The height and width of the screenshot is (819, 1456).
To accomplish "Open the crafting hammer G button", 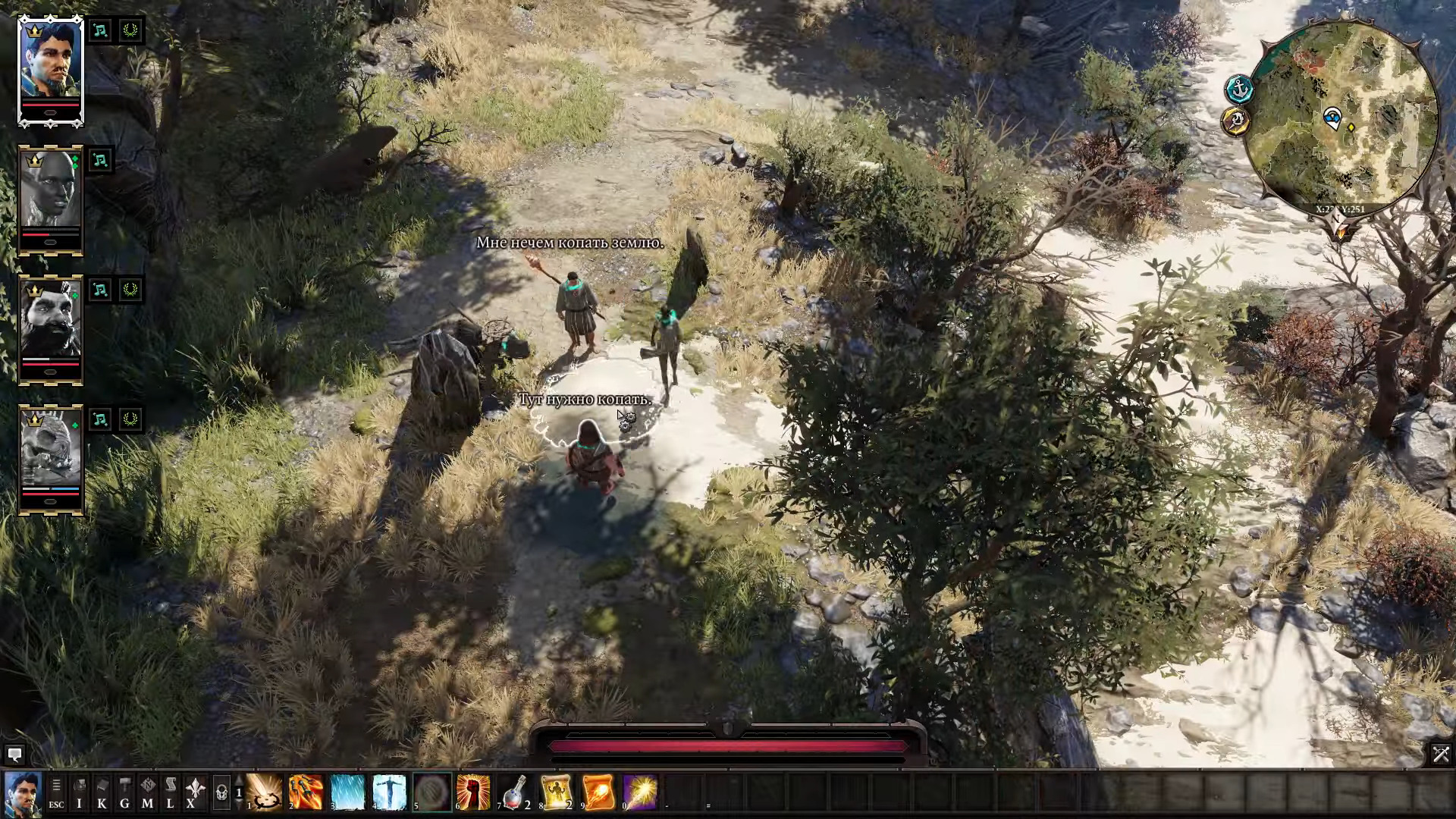I will point(124,792).
